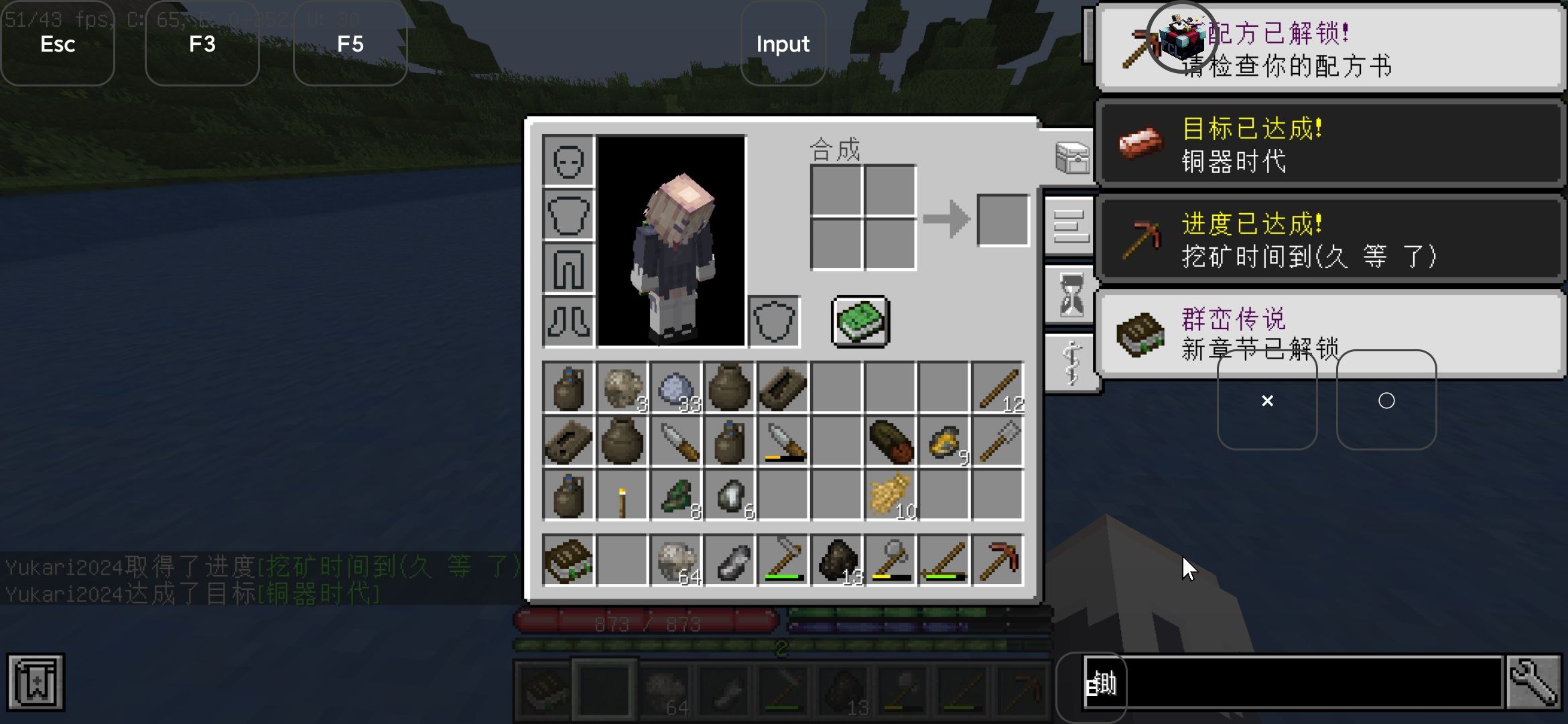Open the hourglass calendar tab

point(1071,295)
